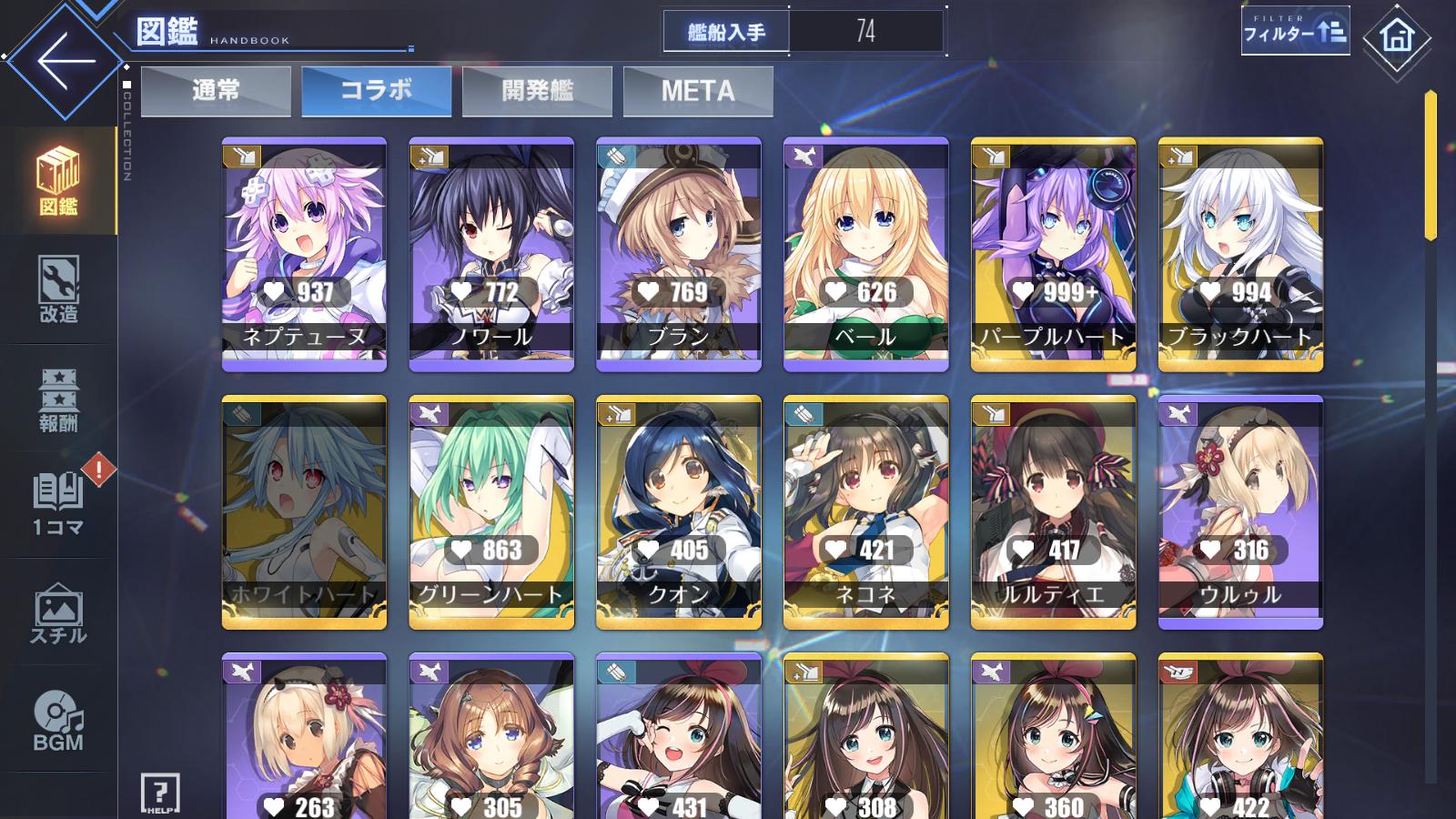The height and width of the screenshot is (819, 1456).
Task: Choose the ノワール character card
Action: [491, 254]
